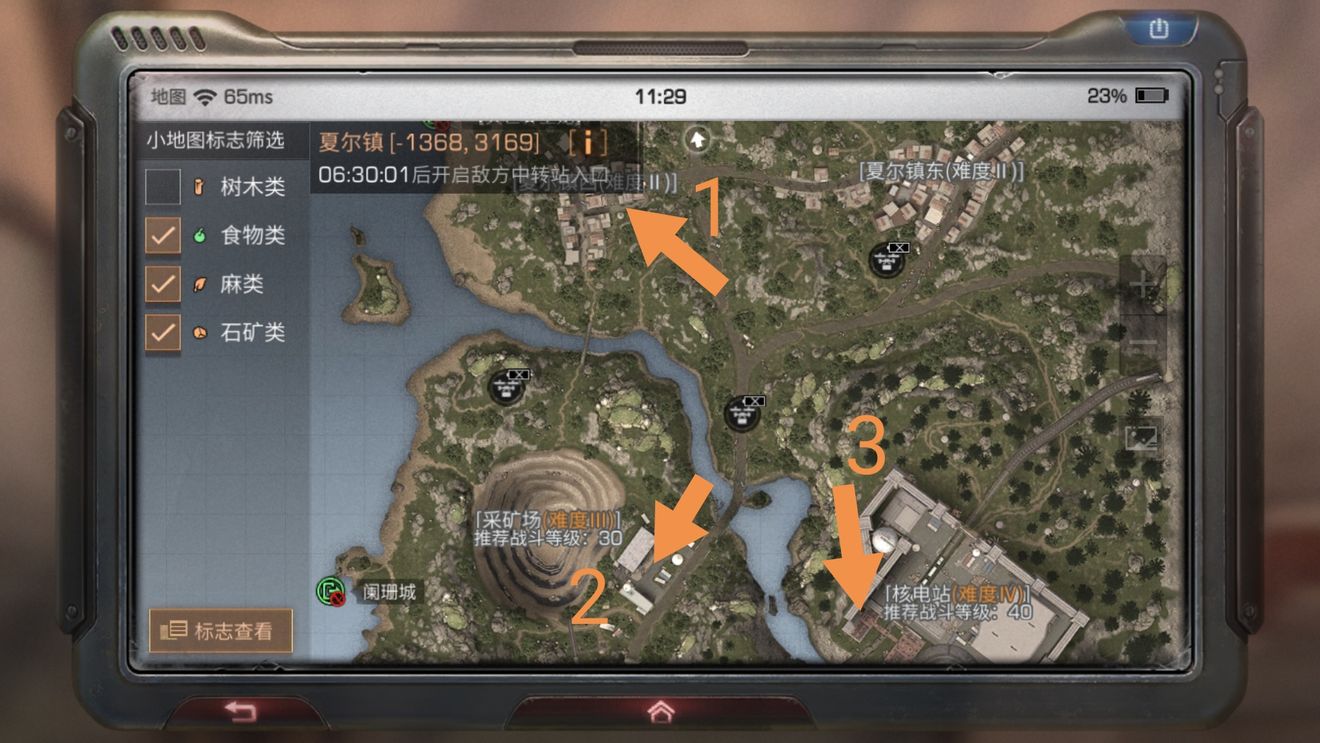
Task: Select the 树木类 tree resource icon
Action: [x=200, y=187]
